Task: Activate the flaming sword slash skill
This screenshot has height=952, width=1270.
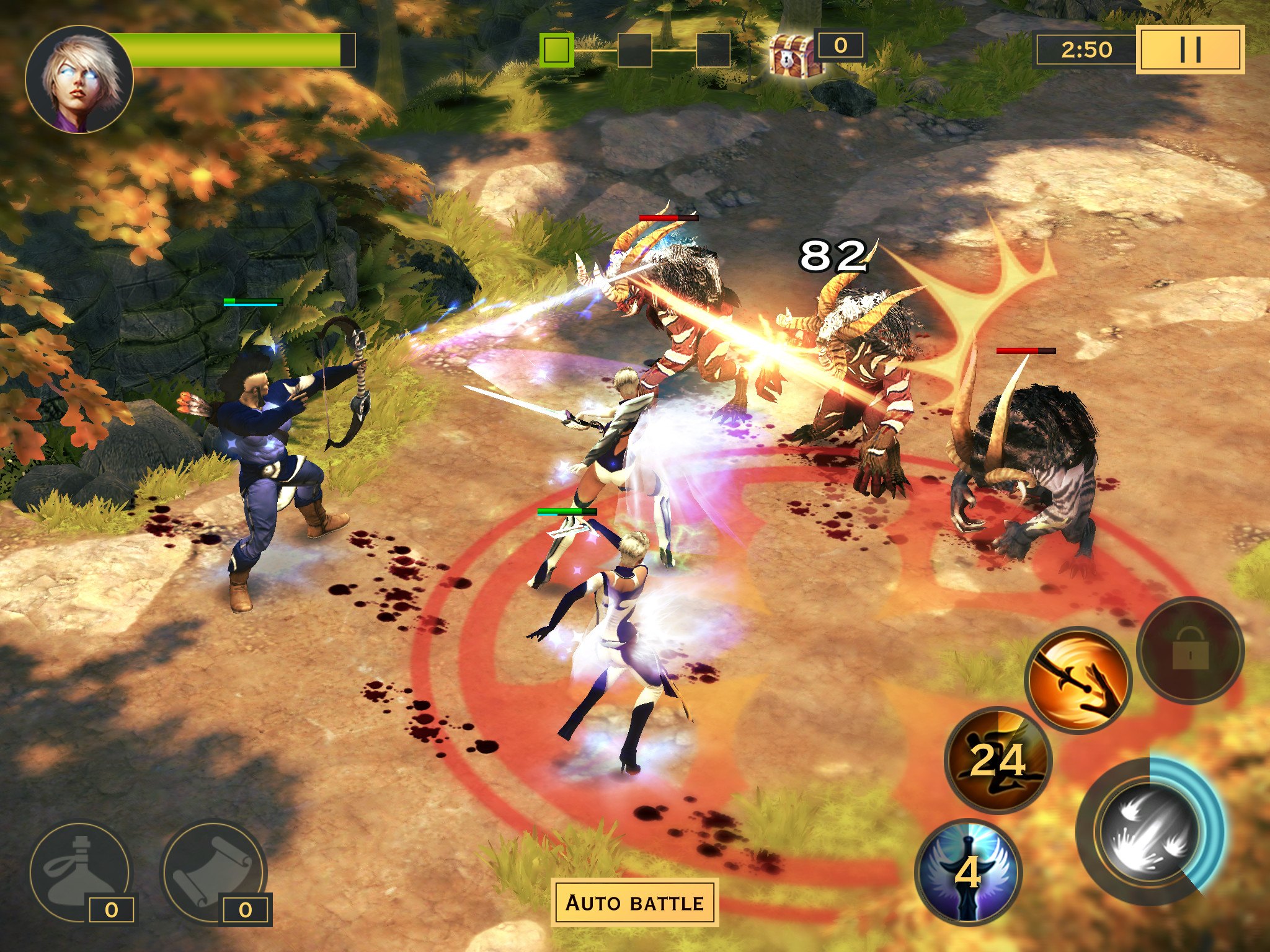Action: click(1078, 680)
